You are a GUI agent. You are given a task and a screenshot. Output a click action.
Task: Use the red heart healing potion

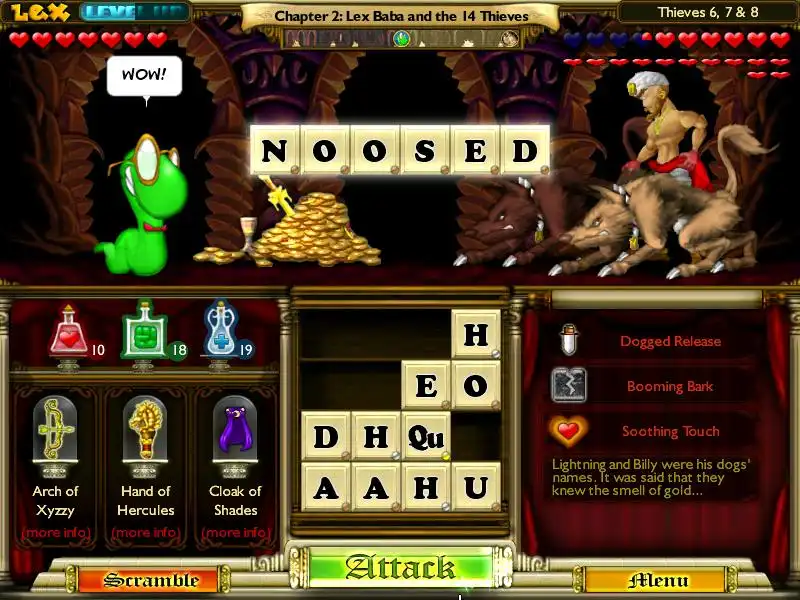point(68,332)
